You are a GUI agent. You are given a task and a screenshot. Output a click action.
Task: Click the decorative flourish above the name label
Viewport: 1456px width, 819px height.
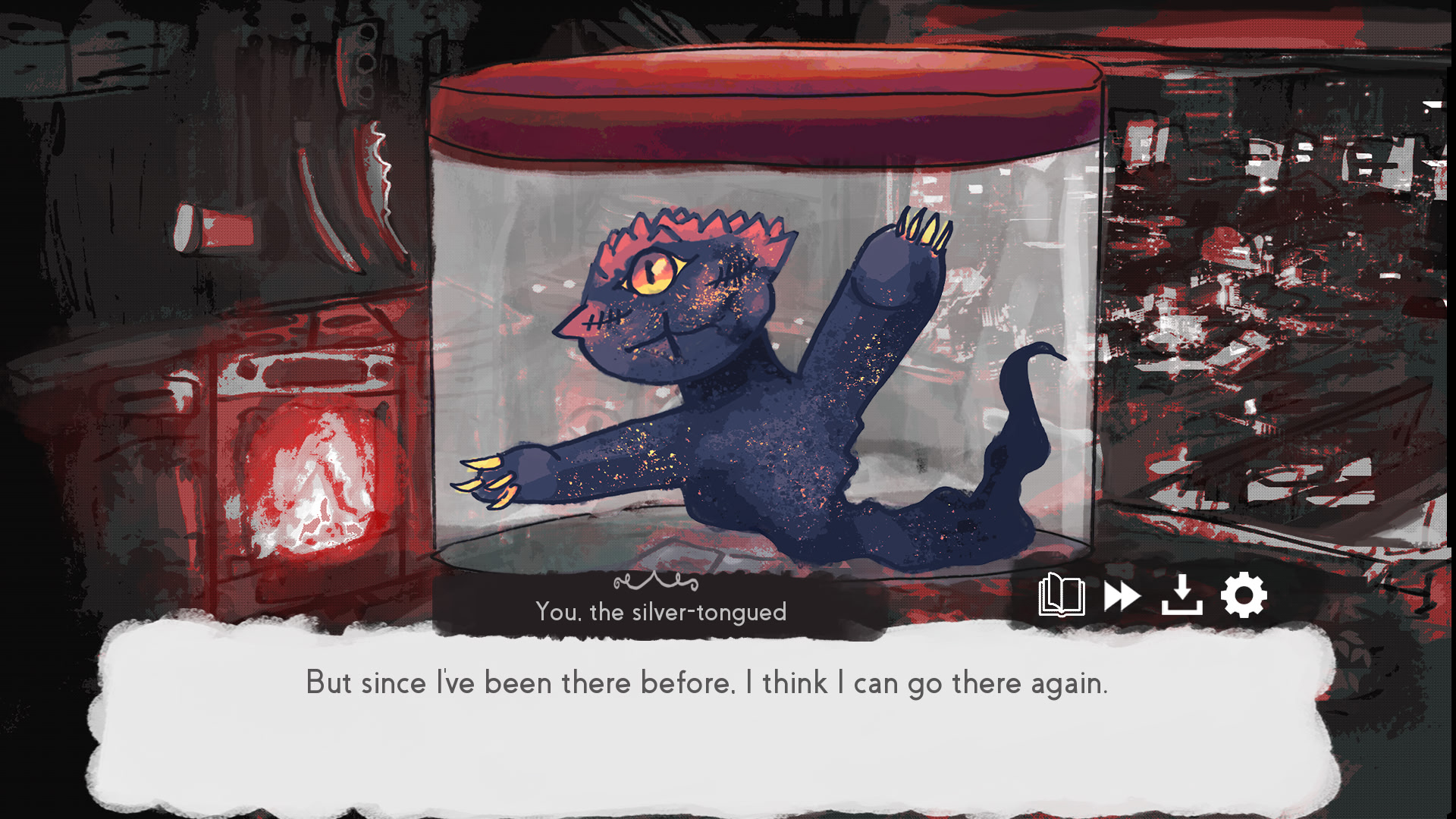coord(654,582)
